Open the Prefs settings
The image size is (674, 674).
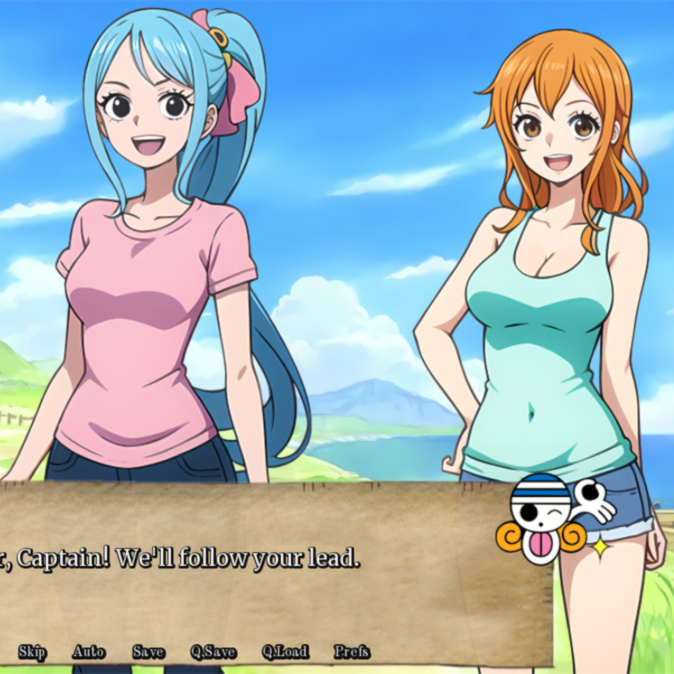coord(352,652)
